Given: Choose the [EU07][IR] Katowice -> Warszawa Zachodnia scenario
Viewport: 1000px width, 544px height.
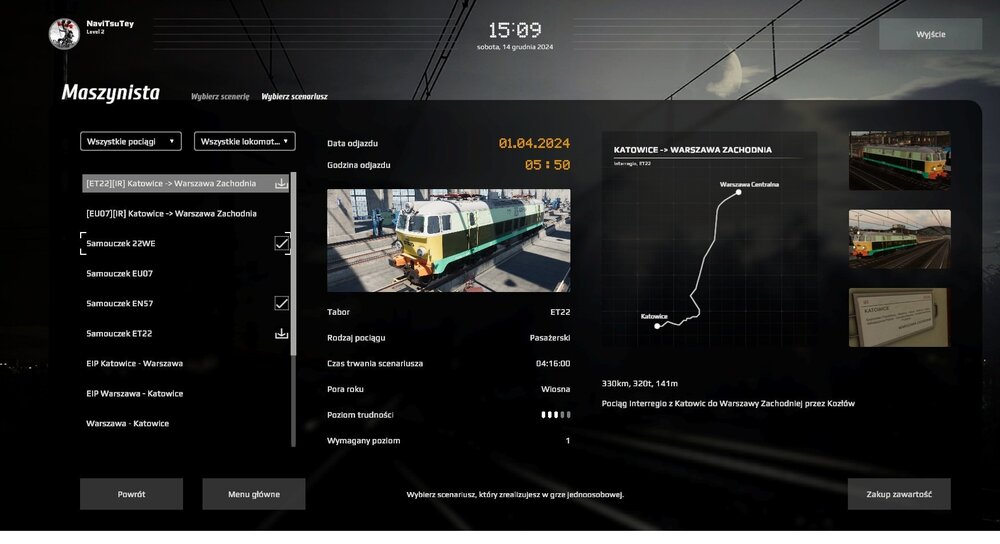Looking at the screenshot, I should [x=172, y=213].
